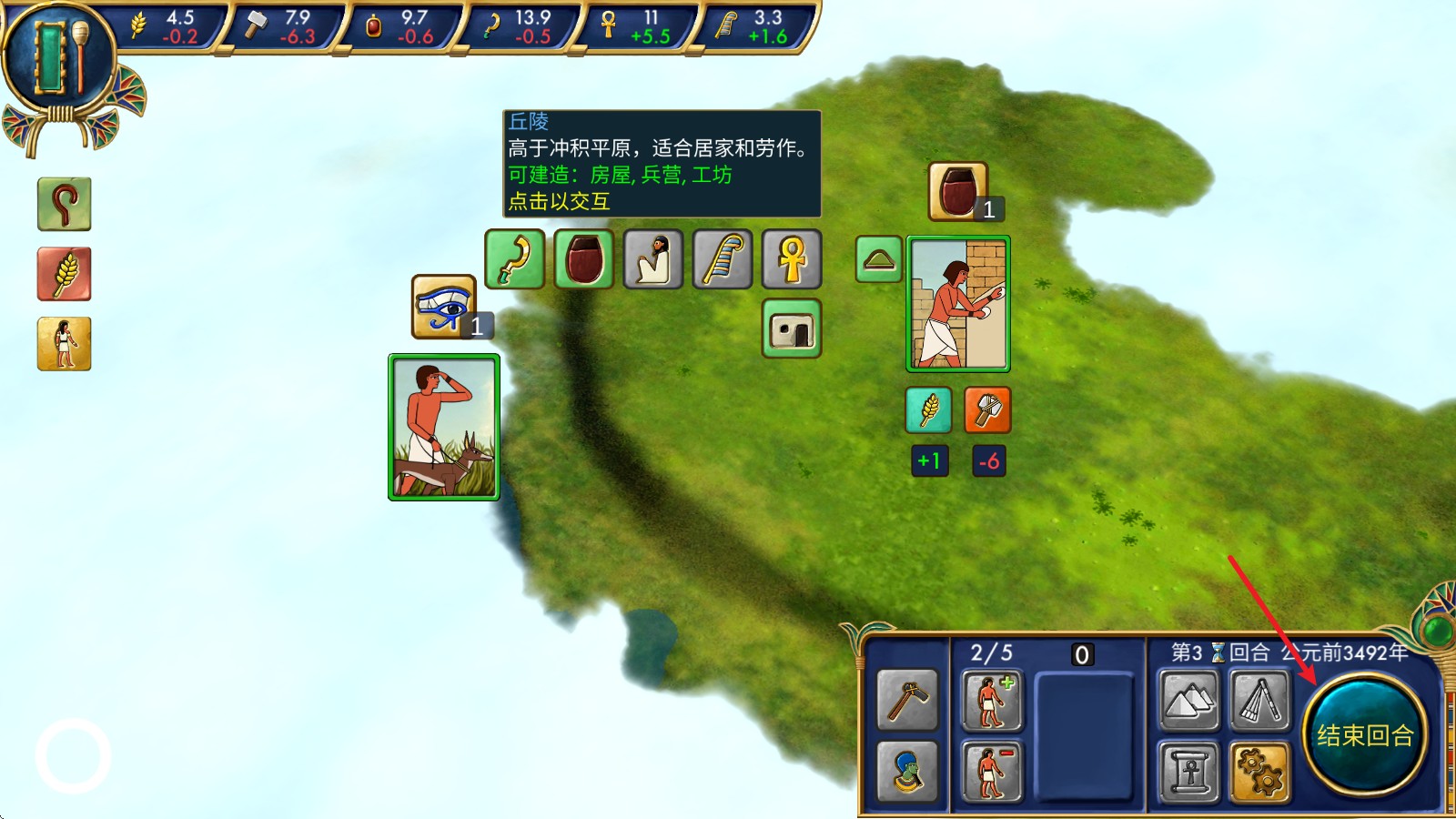The width and height of the screenshot is (1456, 819).
Task: Pick the seated scribe icon
Action: pos(653,259)
